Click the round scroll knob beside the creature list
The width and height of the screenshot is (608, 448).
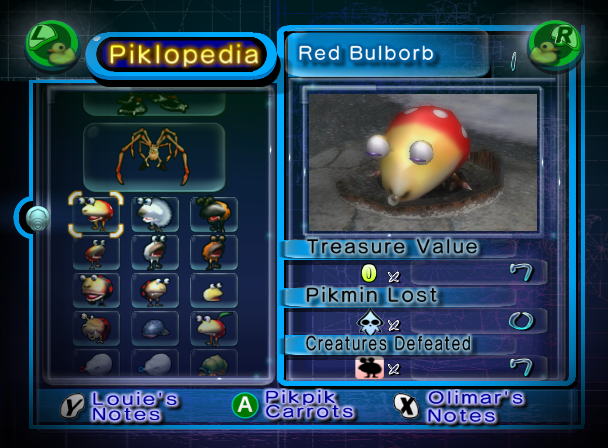37,215
